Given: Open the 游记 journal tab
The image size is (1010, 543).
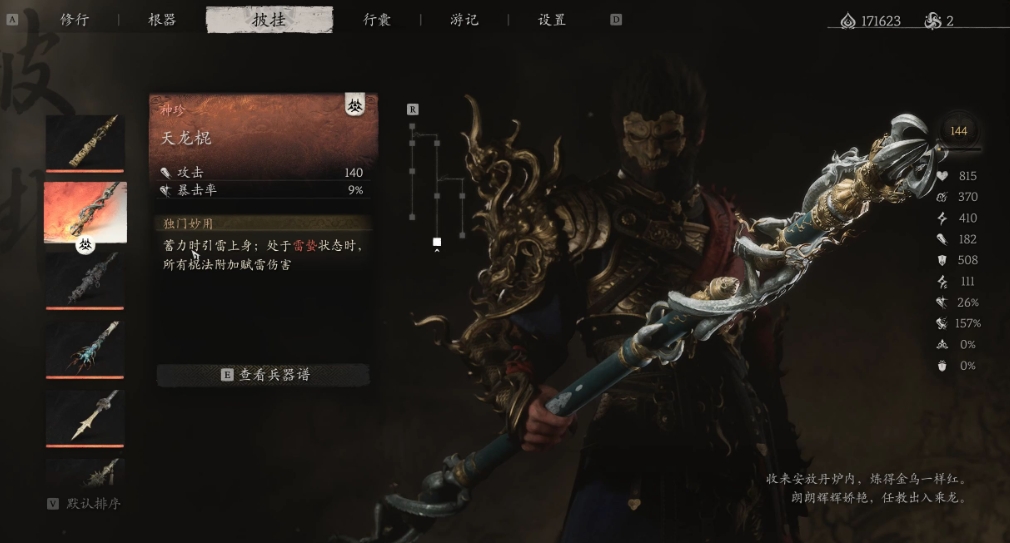Looking at the screenshot, I should pos(463,20).
